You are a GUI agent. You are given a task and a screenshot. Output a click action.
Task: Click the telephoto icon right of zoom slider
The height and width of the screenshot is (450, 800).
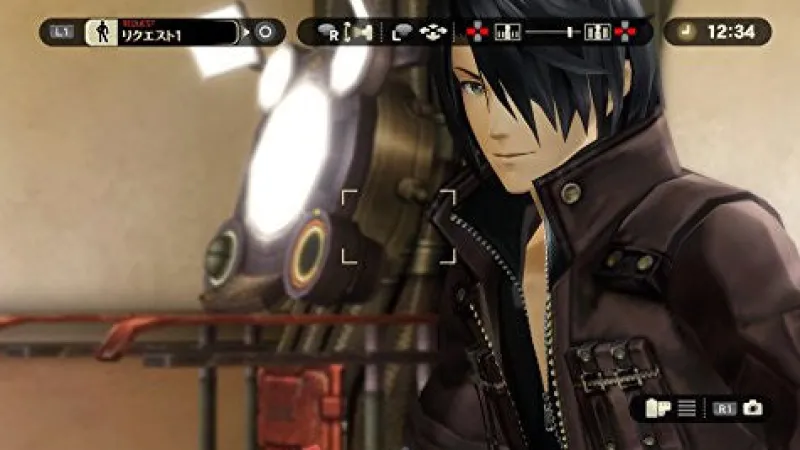[600, 32]
